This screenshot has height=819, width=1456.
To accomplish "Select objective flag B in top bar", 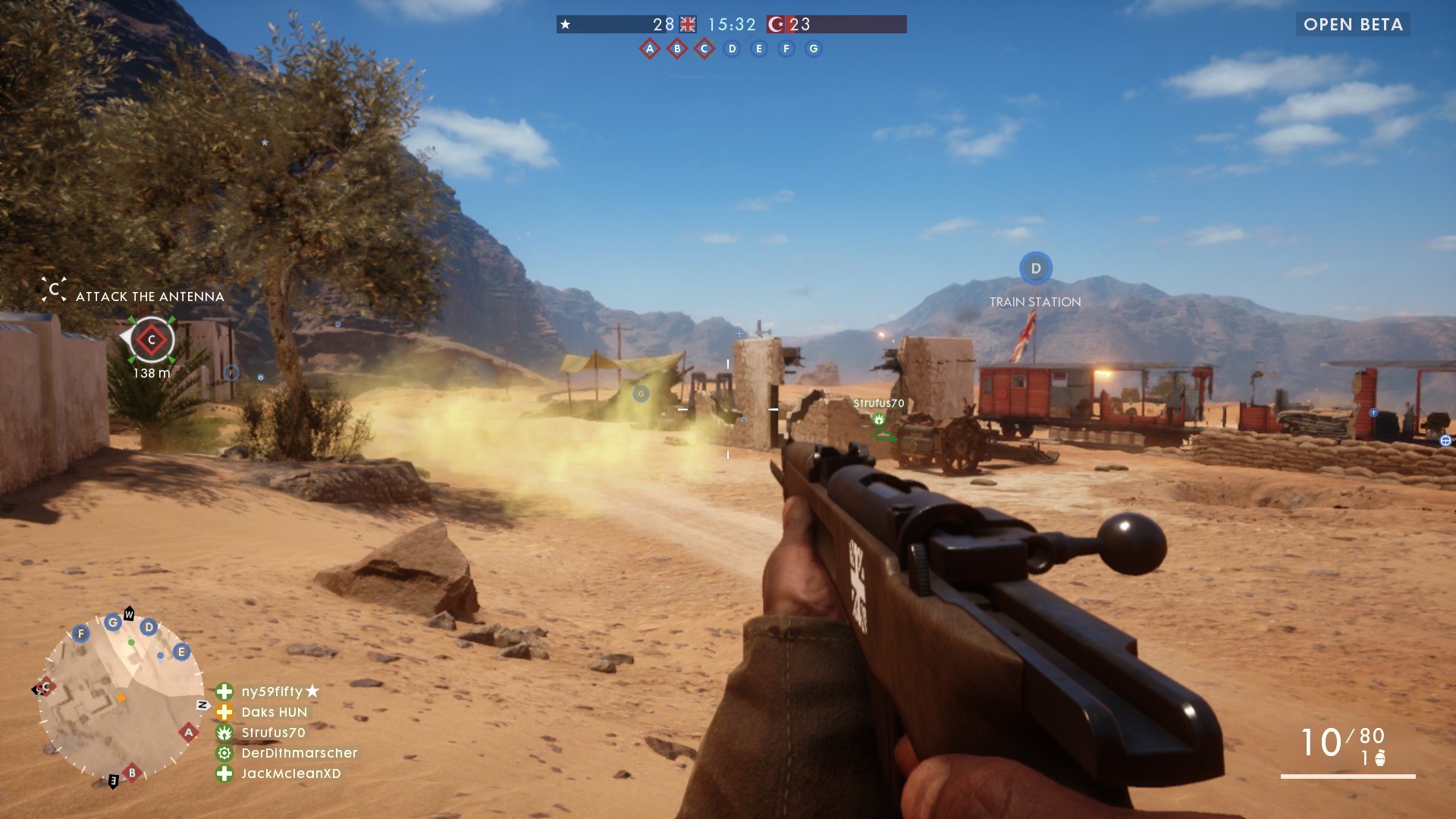I will pos(677,49).
